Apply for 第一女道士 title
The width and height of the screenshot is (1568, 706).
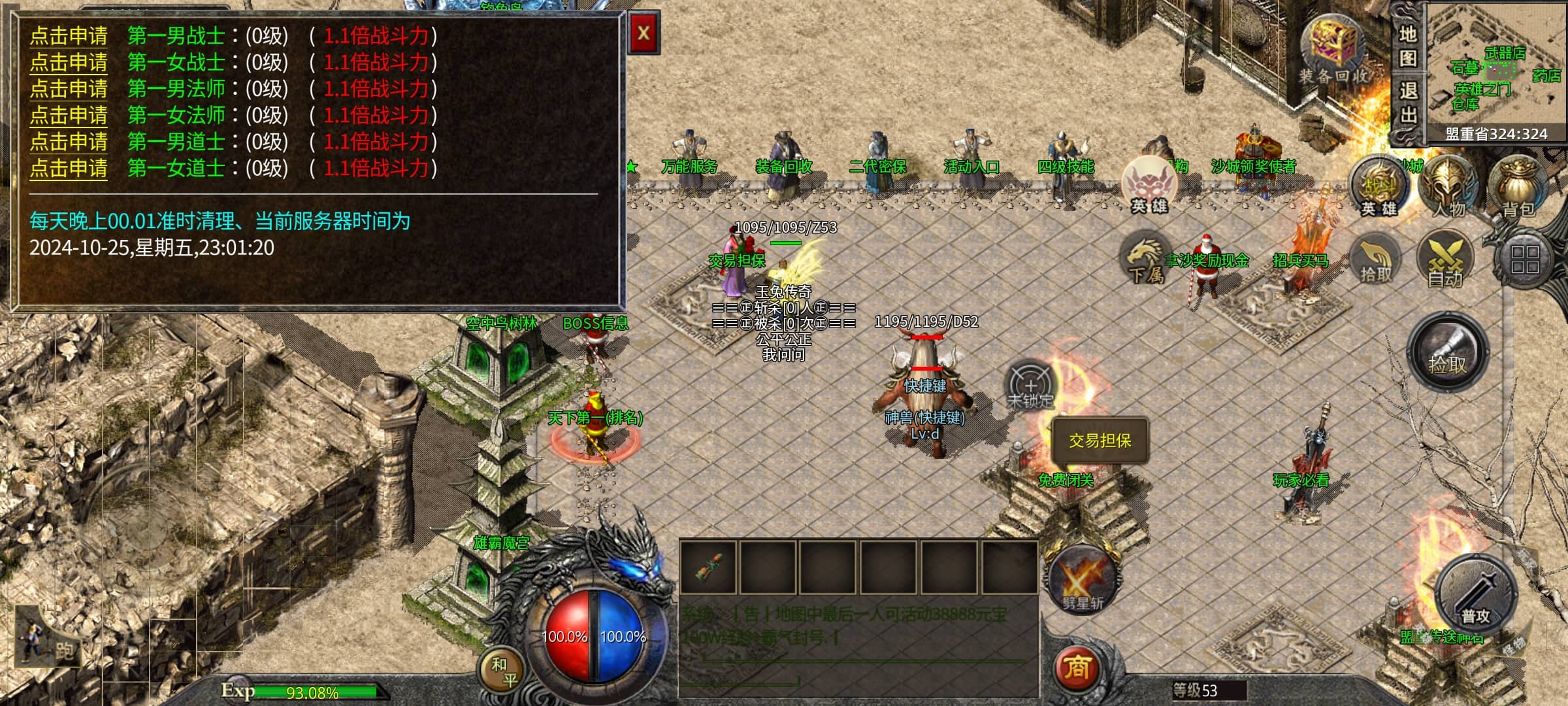(x=69, y=169)
